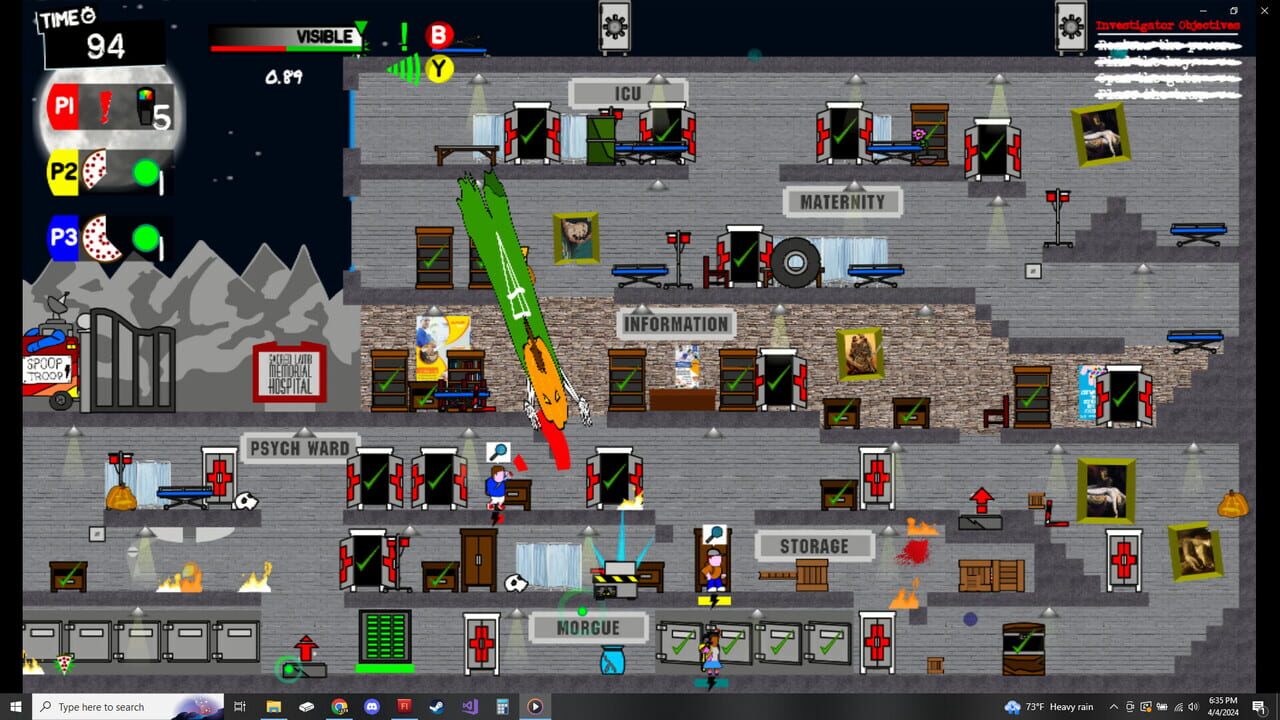Viewport: 1280px width, 720px height.
Task: Mute the speaker icon in the system tray
Action: pos(1193,707)
